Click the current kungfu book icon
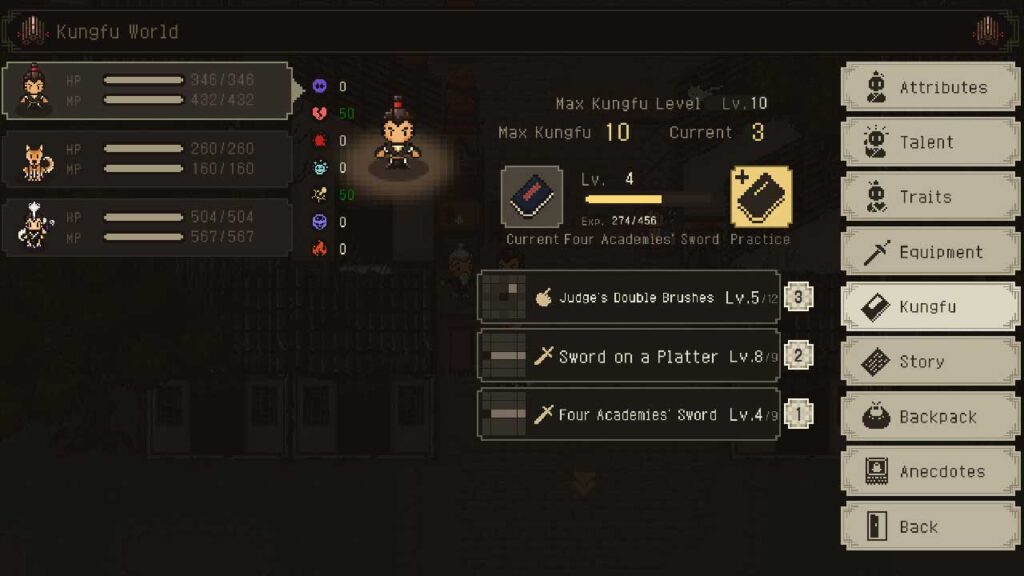Viewport: 1024px width, 576px height. tap(532, 197)
